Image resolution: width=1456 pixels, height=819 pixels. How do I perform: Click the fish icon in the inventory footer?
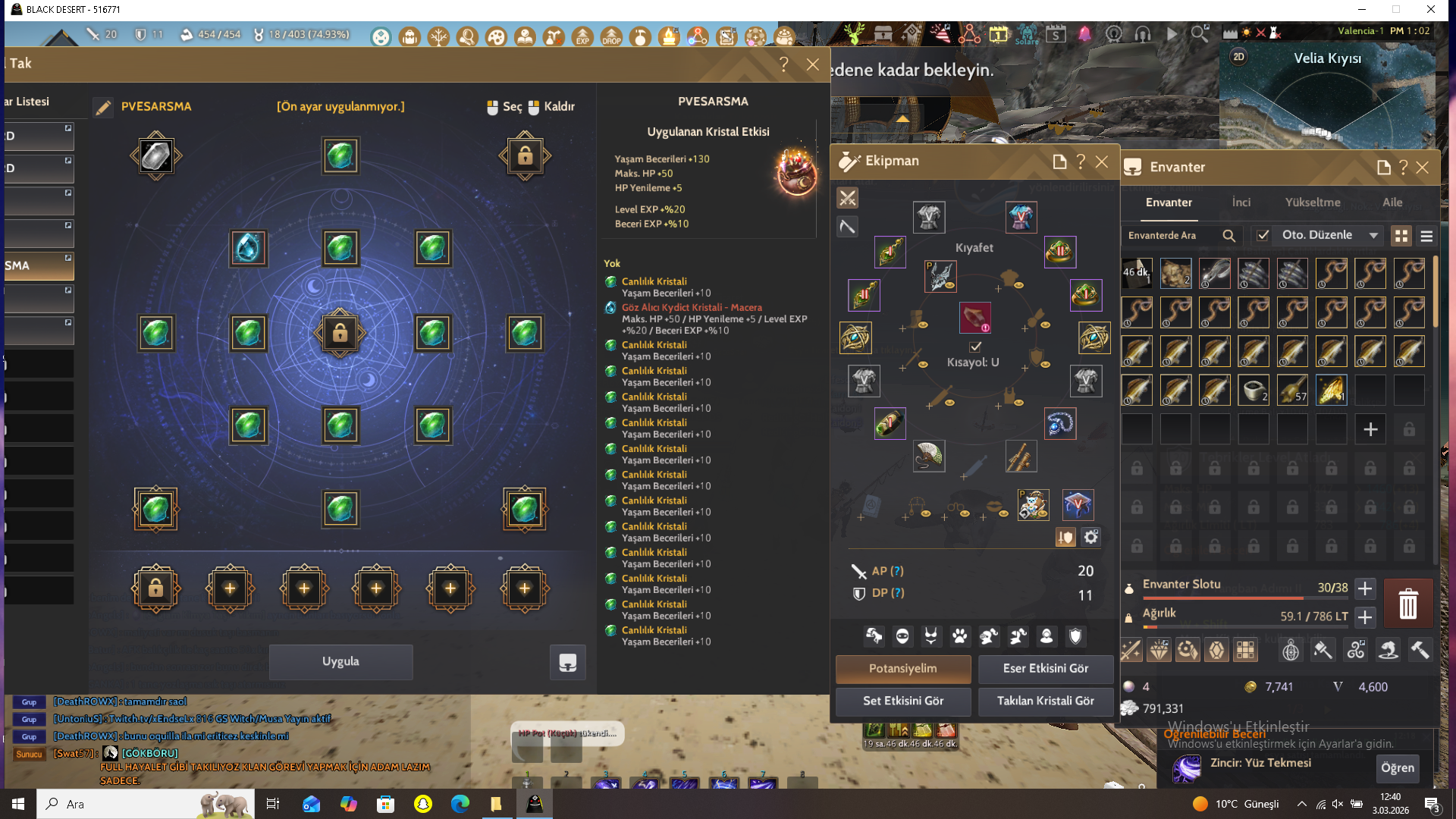1389,650
